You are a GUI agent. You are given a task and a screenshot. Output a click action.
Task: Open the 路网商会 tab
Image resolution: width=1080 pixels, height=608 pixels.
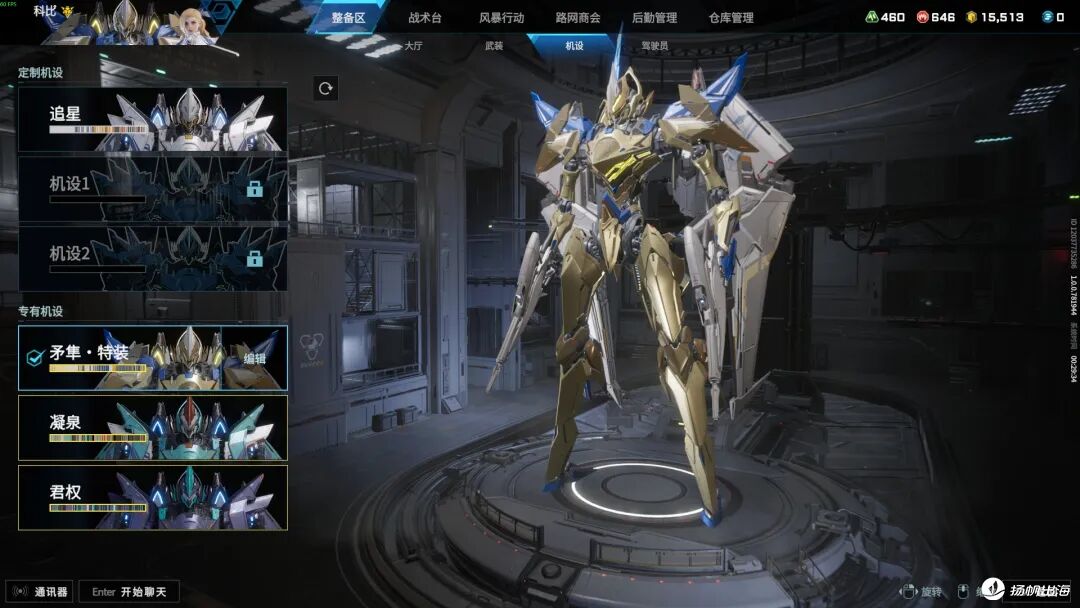coord(578,18)
